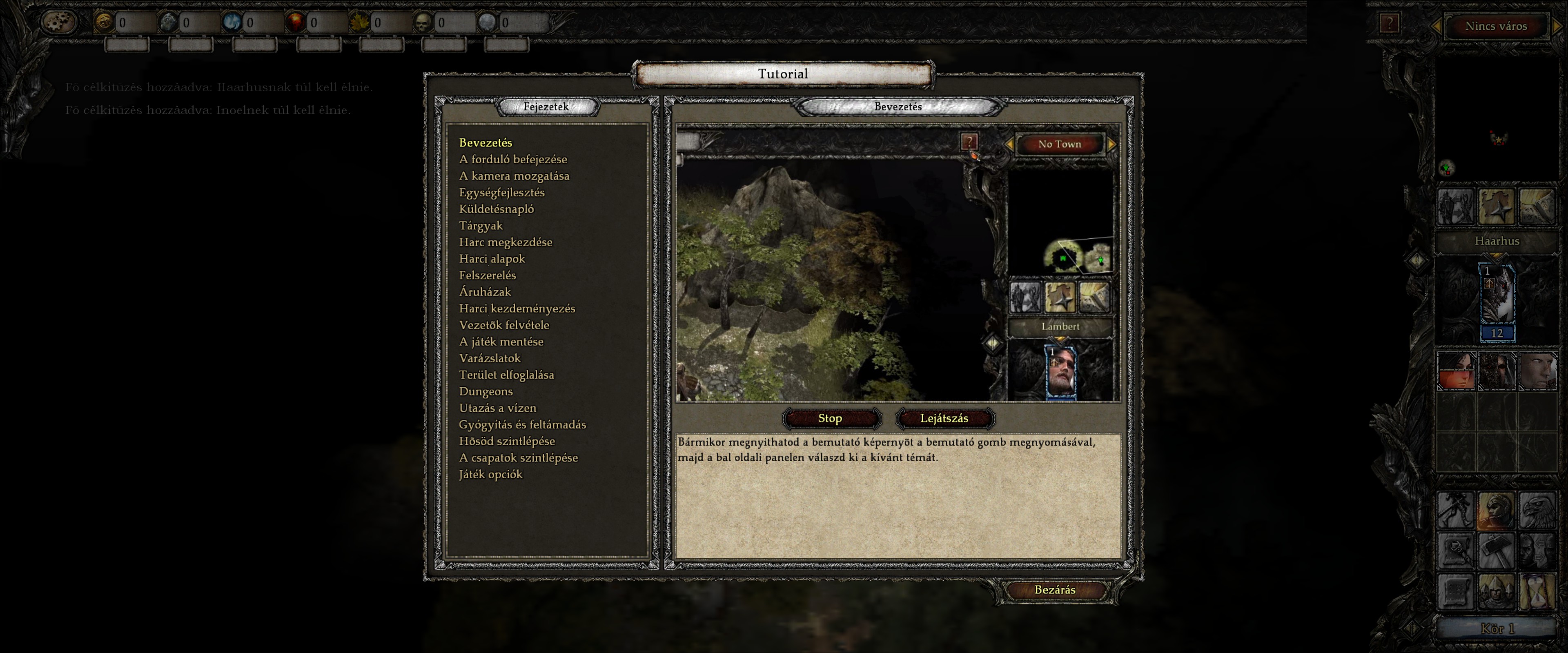Image resolution: width=1568 pixels, height=653 pixels.
Task: Click the Kör 1 turn button
Action: point(1497,629)
